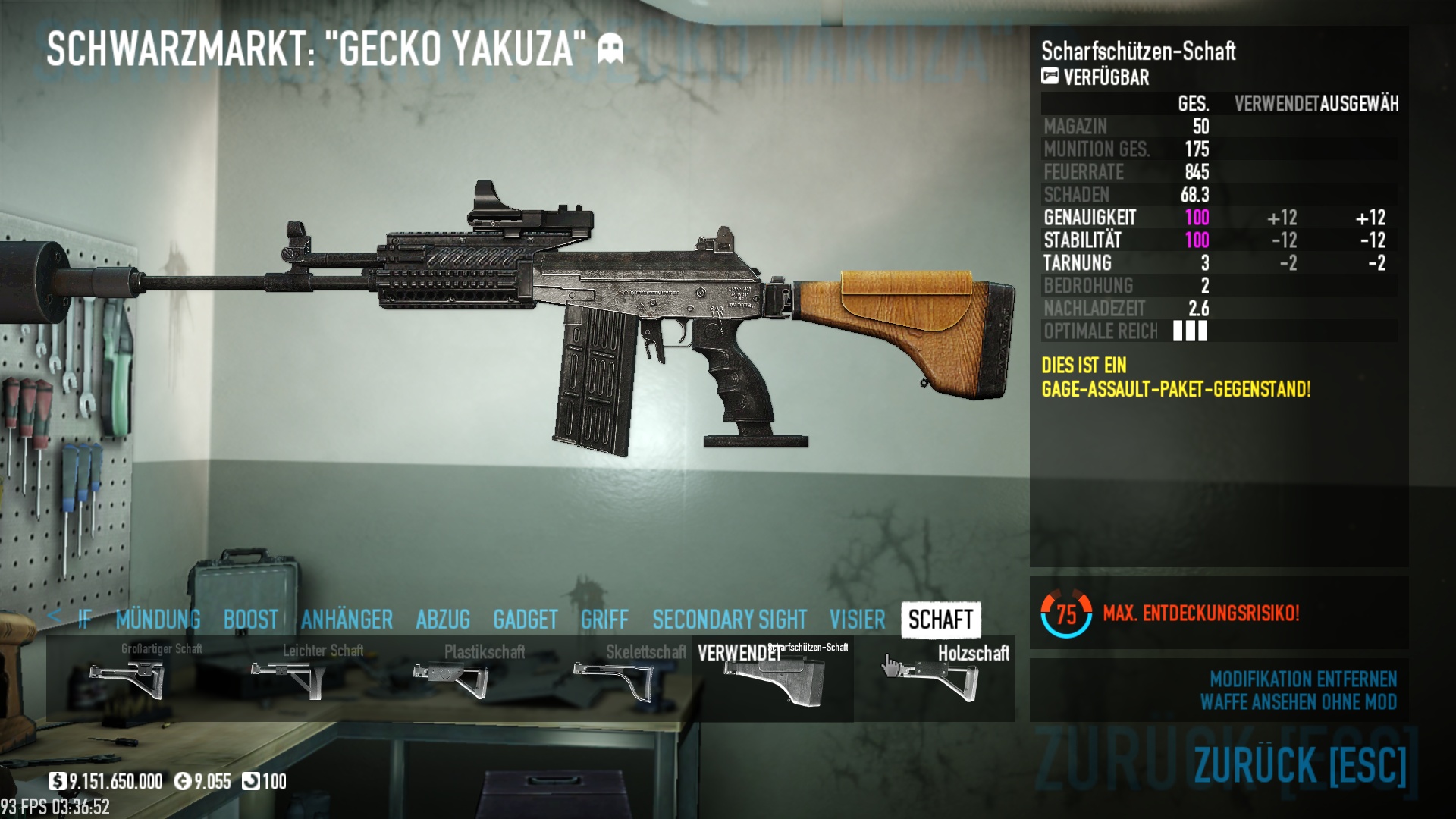Equip the Holzschaft stock
Screen dimensions: 1456x819
934,679
